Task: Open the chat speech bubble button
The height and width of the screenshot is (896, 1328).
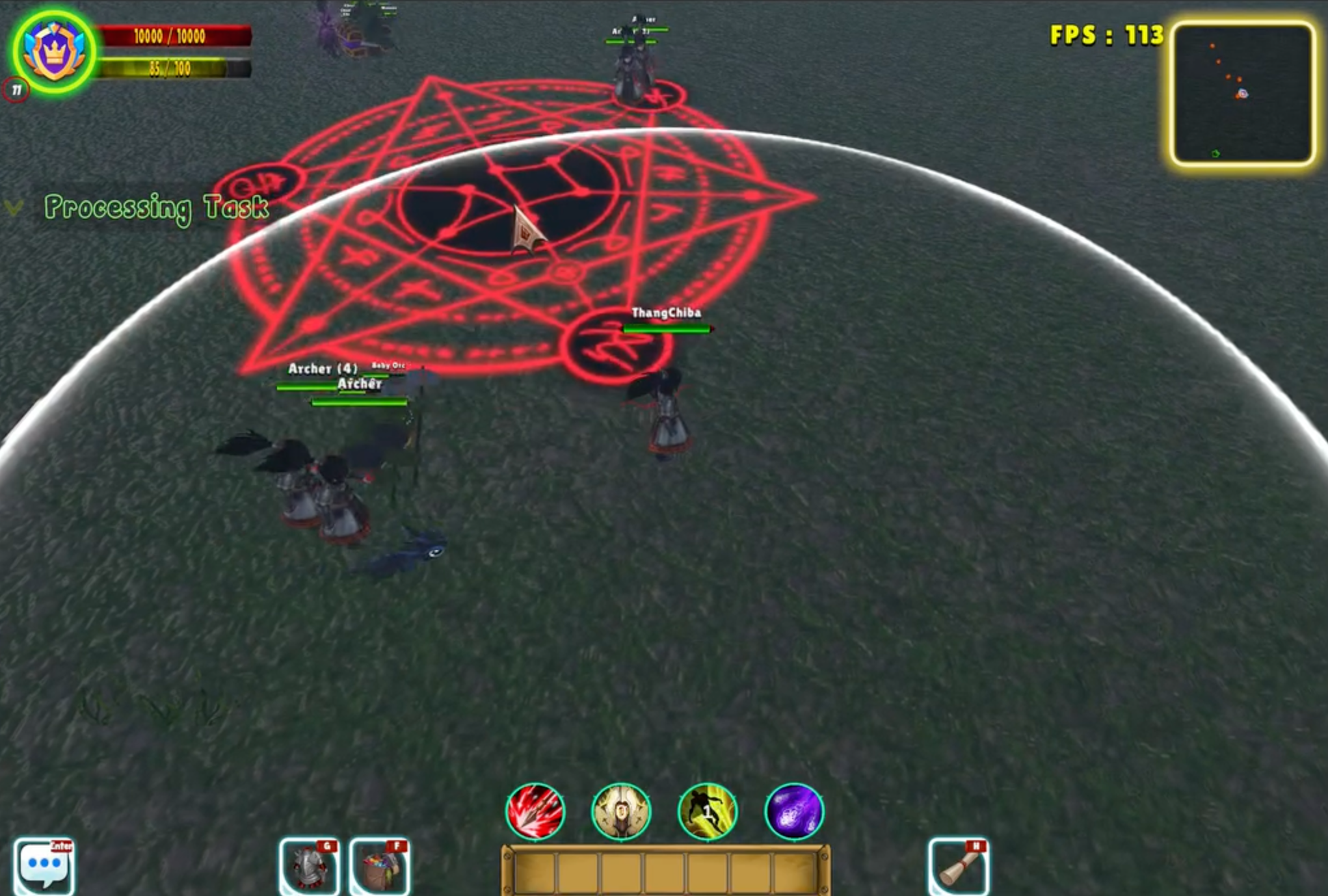Action: [44, 866]
